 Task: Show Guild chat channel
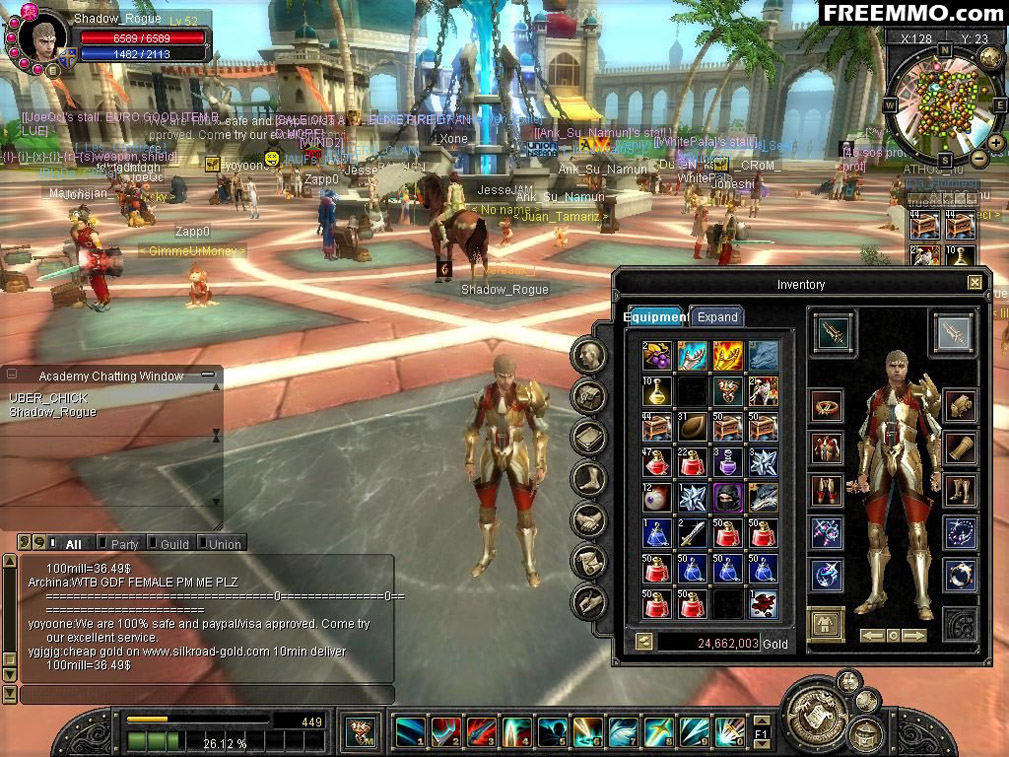pos(174,544)
